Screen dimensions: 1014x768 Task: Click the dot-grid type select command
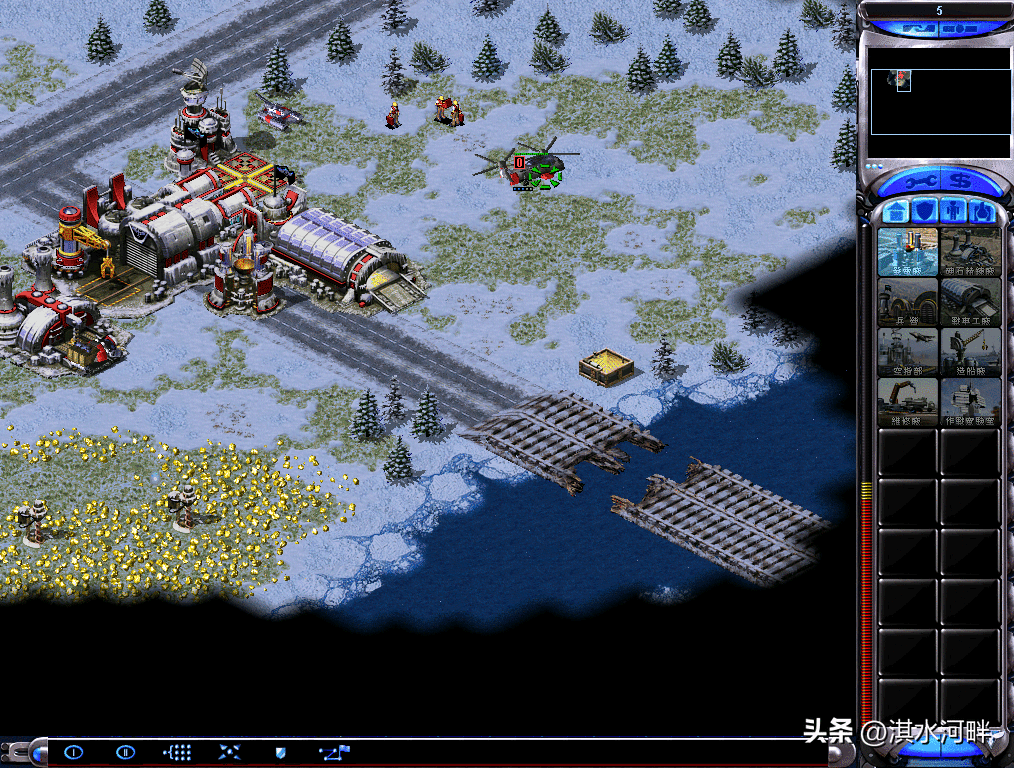tap(177, 752)
